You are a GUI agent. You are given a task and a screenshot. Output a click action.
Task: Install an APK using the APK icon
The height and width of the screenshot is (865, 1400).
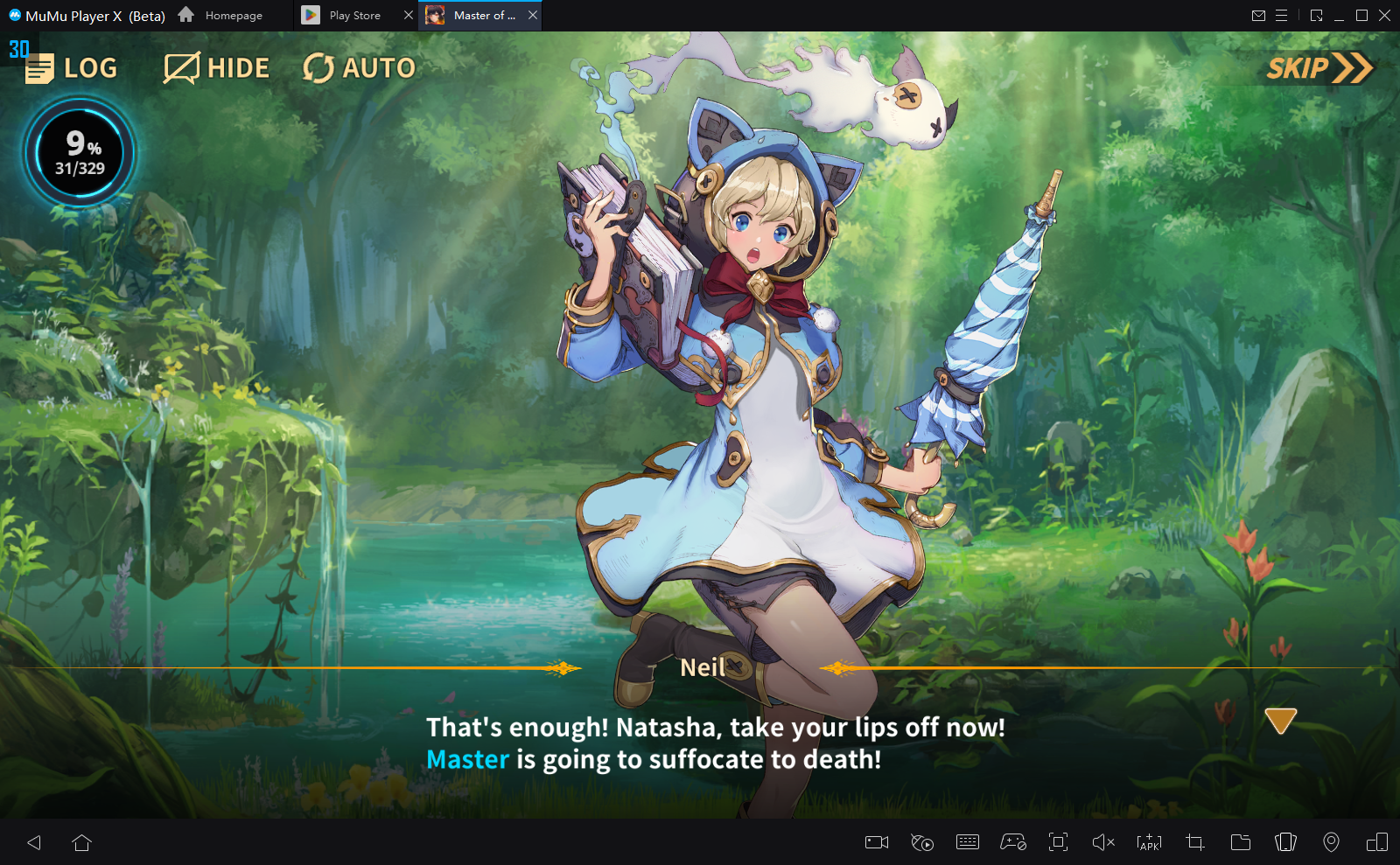(x=1149, y=842)
